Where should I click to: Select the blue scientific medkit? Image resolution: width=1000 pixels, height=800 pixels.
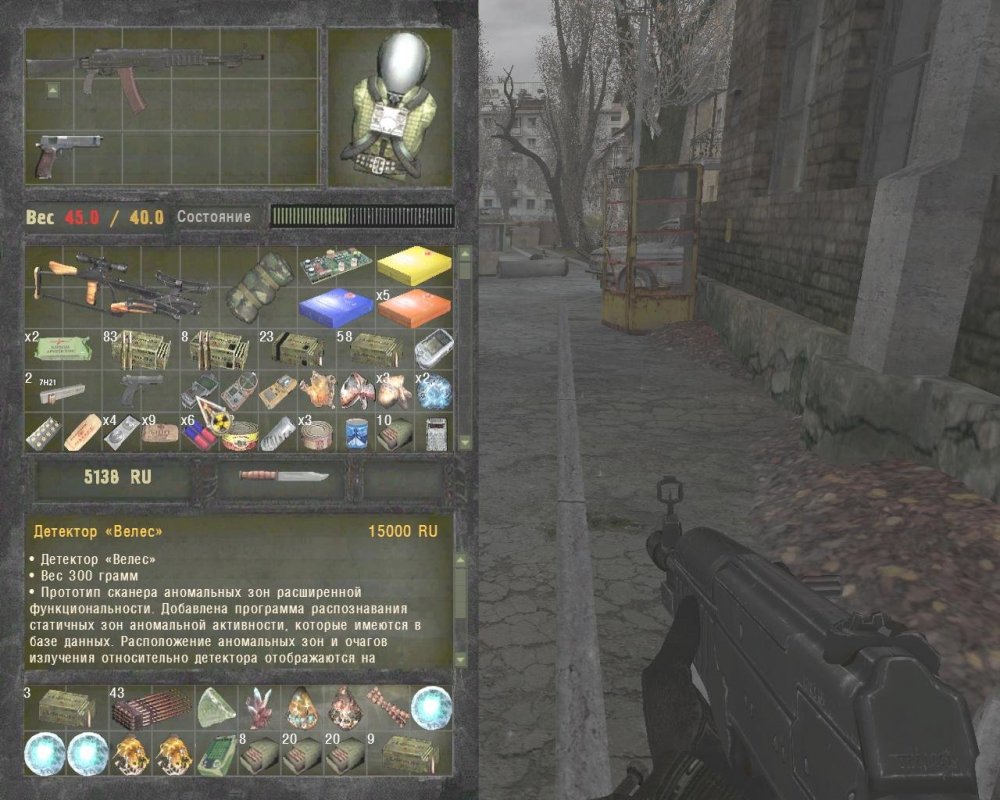335,305
